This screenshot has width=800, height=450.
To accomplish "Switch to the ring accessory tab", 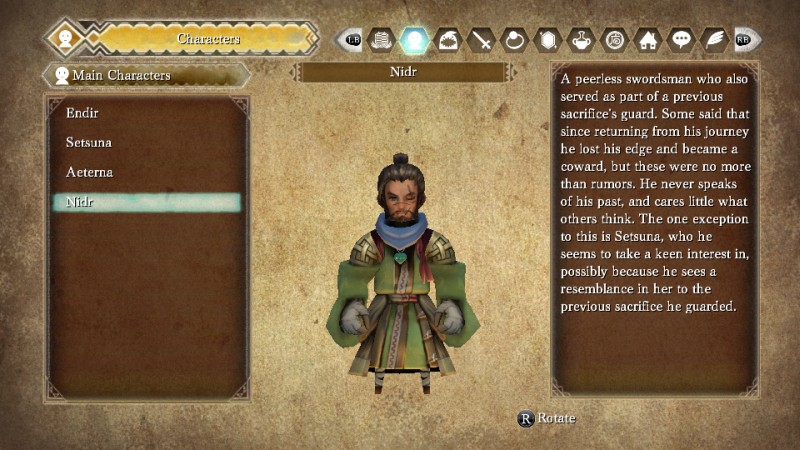I will [515, 40].
